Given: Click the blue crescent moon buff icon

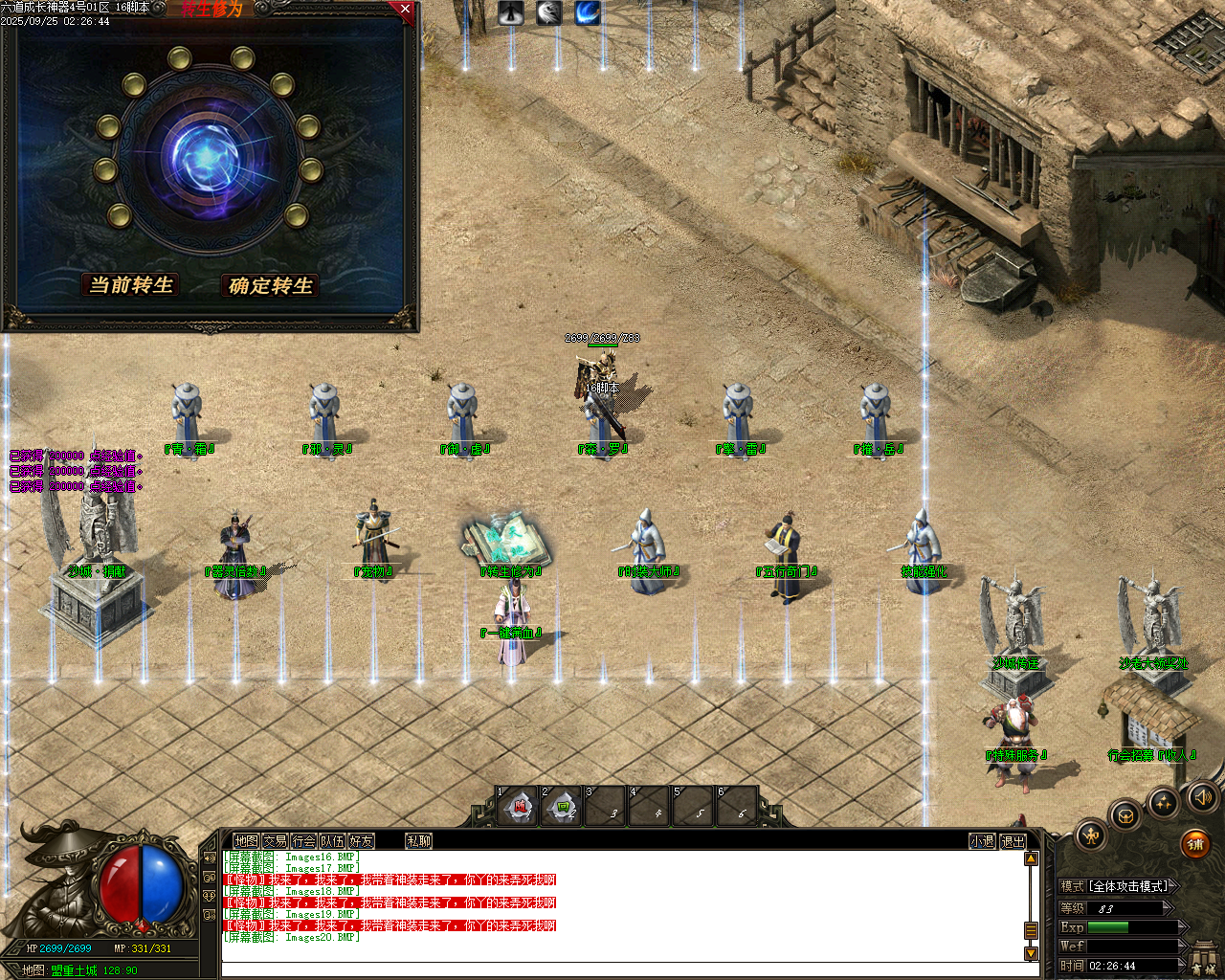Looking at the screenshot, I should click(x=588, y=12).
